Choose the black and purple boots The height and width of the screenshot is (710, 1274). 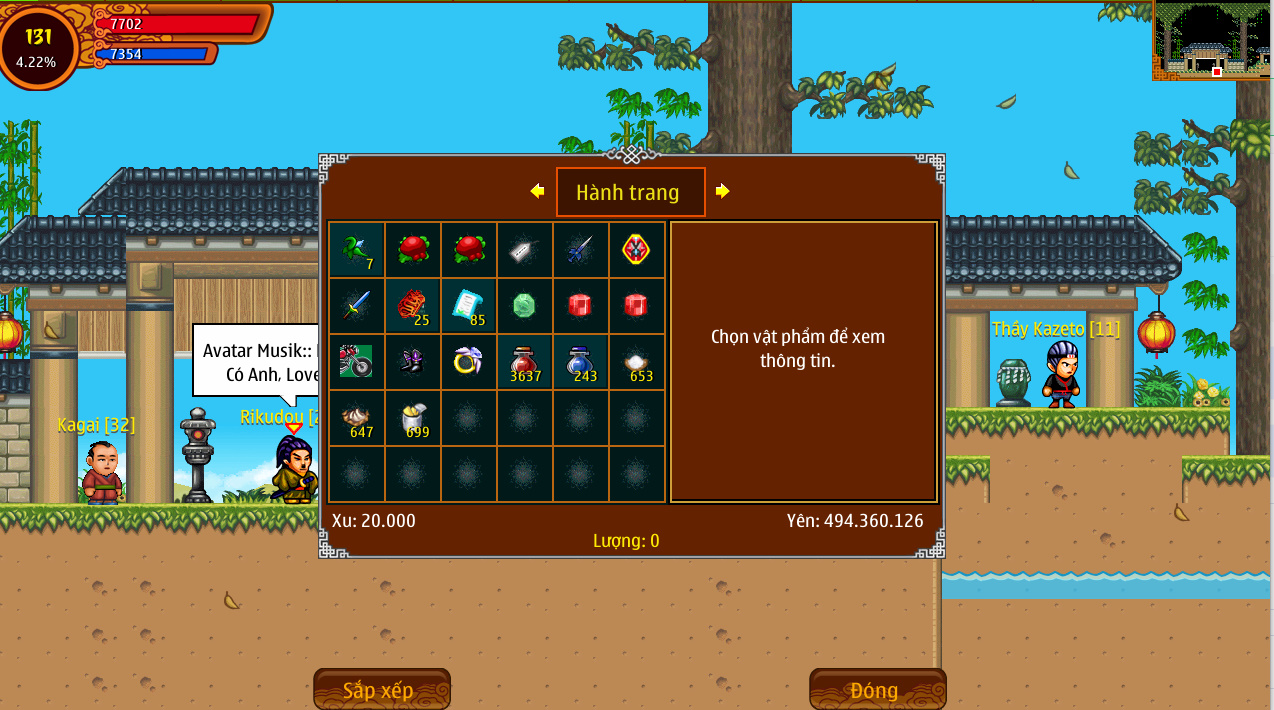413,362
